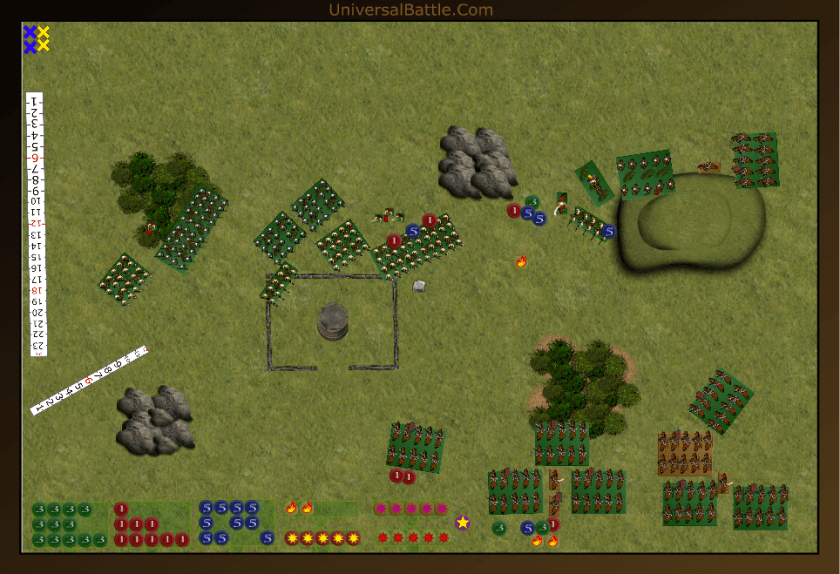
Task: Select the vertical white measuring ruler
Action: pos(35,224)
